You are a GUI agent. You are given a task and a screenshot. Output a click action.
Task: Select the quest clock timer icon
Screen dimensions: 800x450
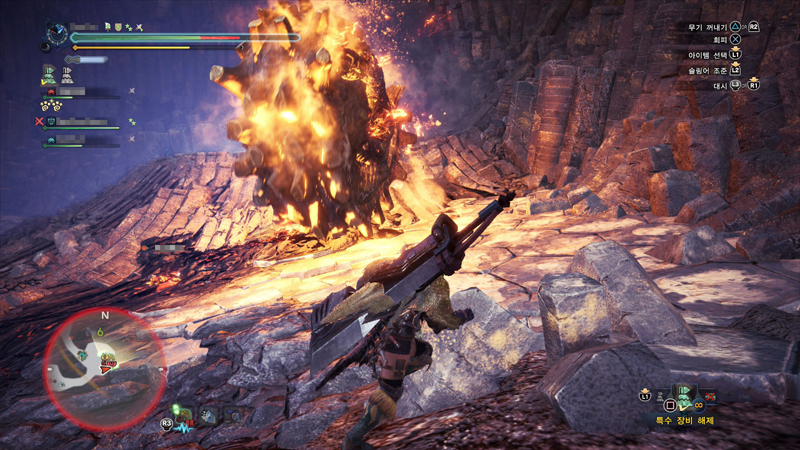tap(55, 34)
